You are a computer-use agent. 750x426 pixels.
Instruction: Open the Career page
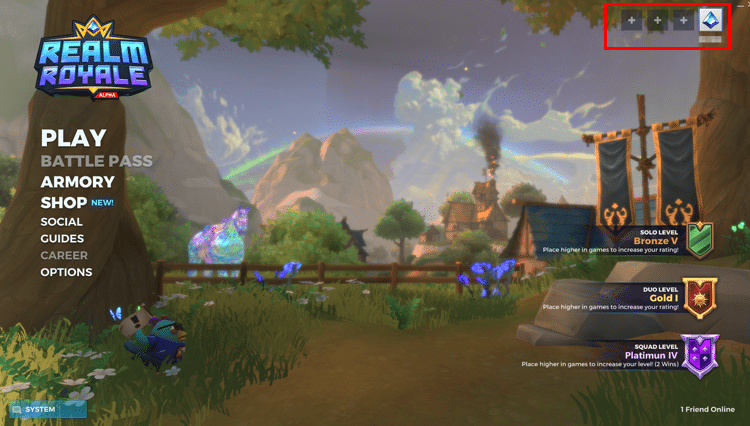[64, 255]
